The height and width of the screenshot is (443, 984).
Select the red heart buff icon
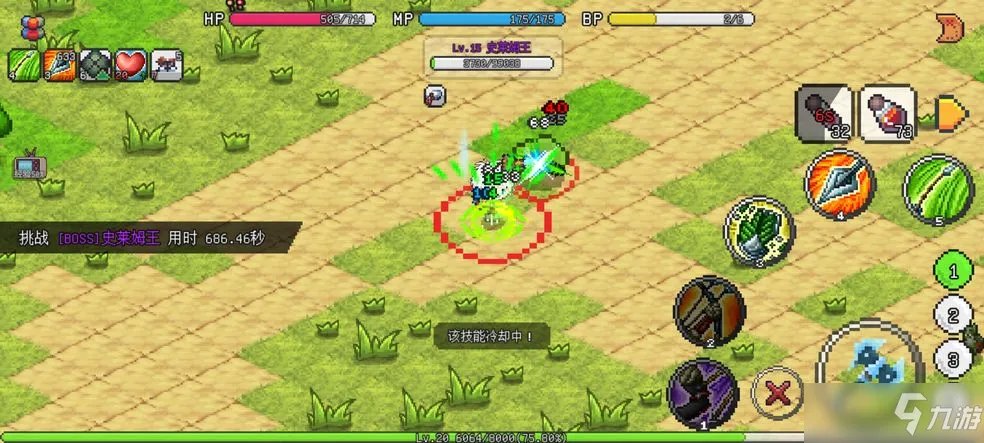pos(131,65)
